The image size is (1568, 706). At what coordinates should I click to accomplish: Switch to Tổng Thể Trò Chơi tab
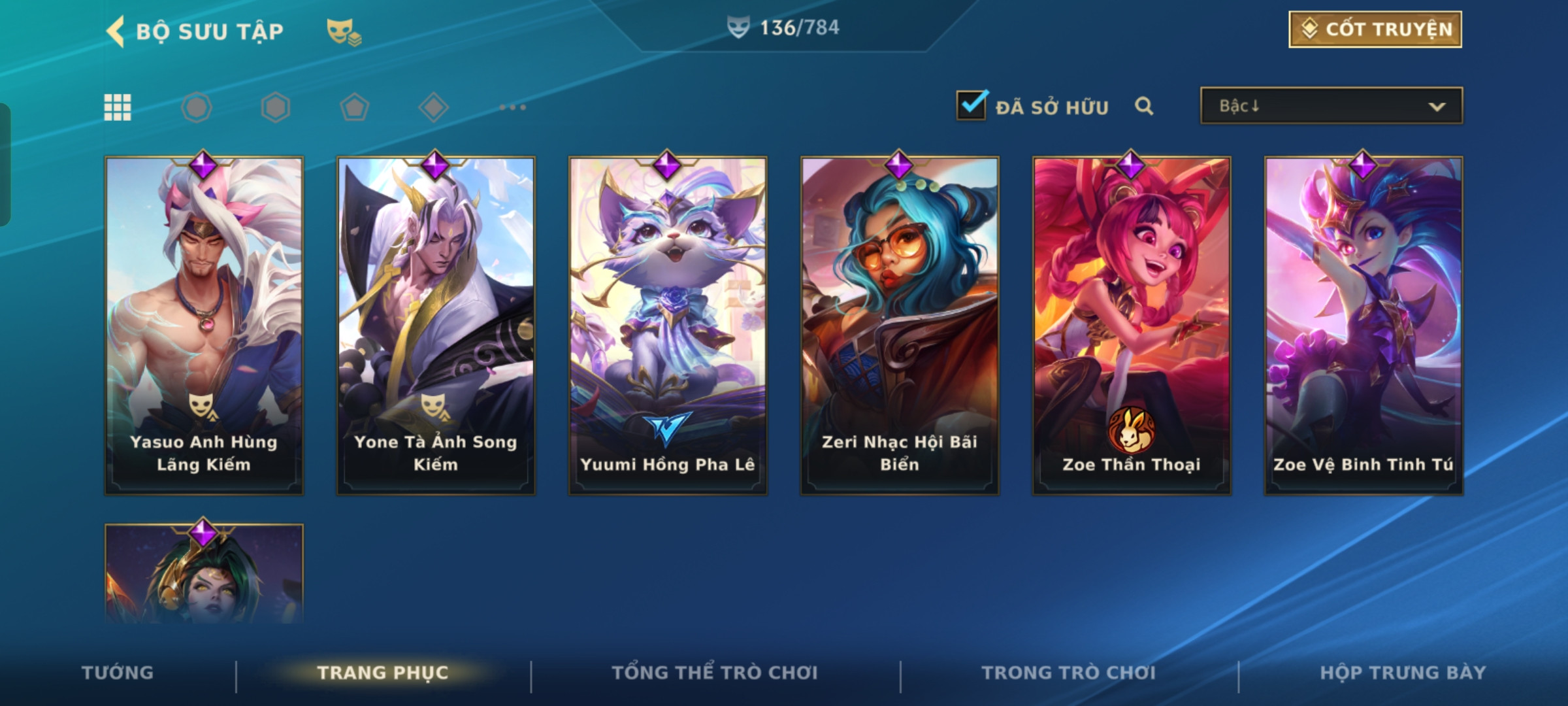coord(715,673)
